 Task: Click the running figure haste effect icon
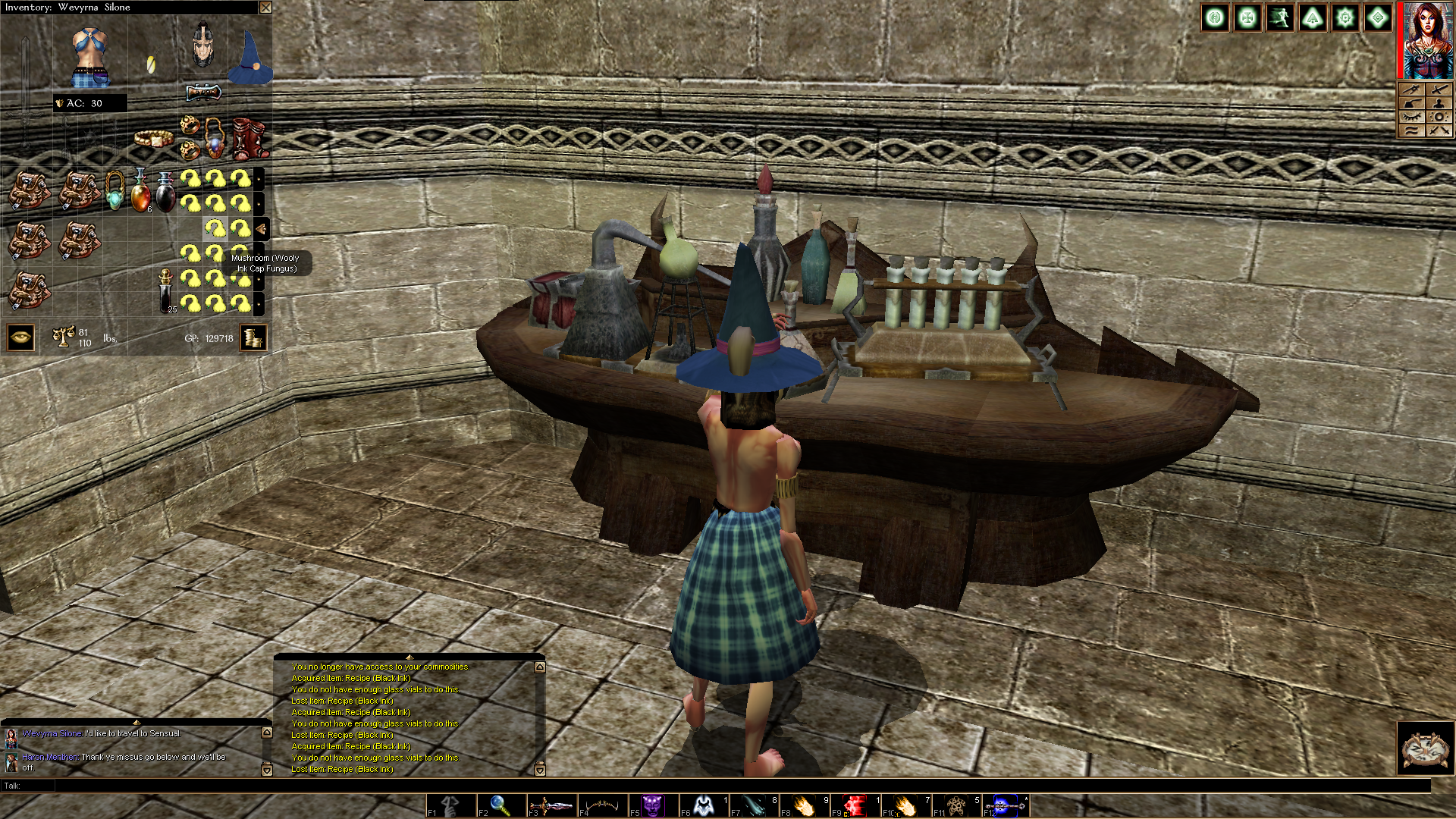point(1280,17)
